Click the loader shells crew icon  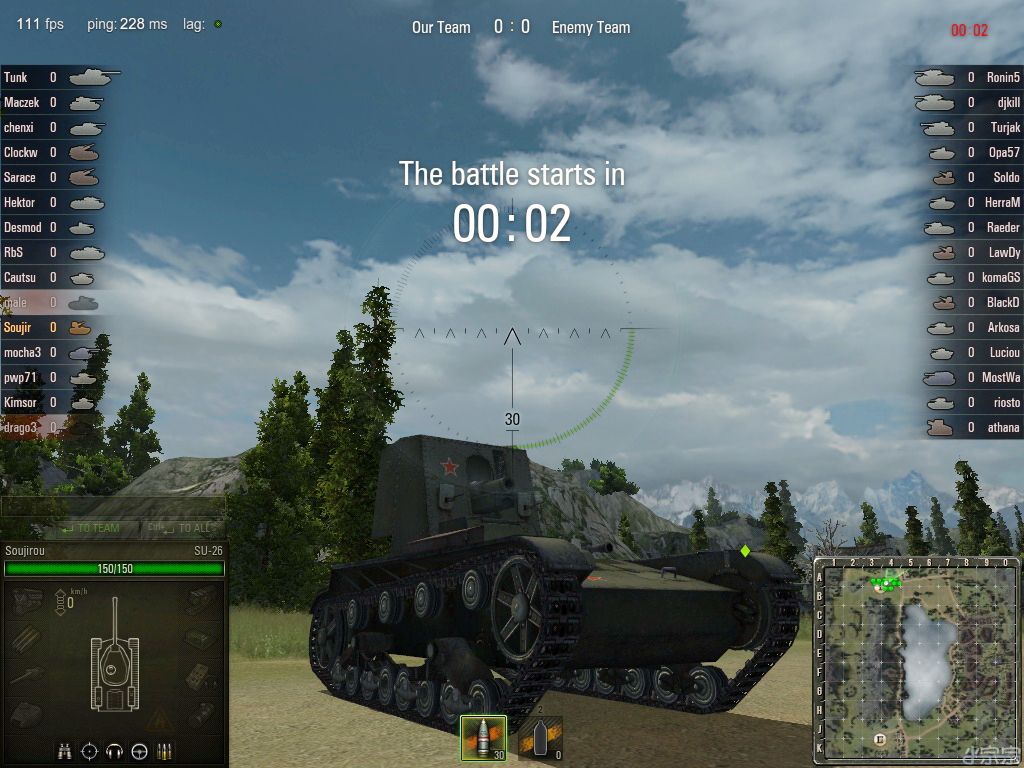[x=165, y=751]
